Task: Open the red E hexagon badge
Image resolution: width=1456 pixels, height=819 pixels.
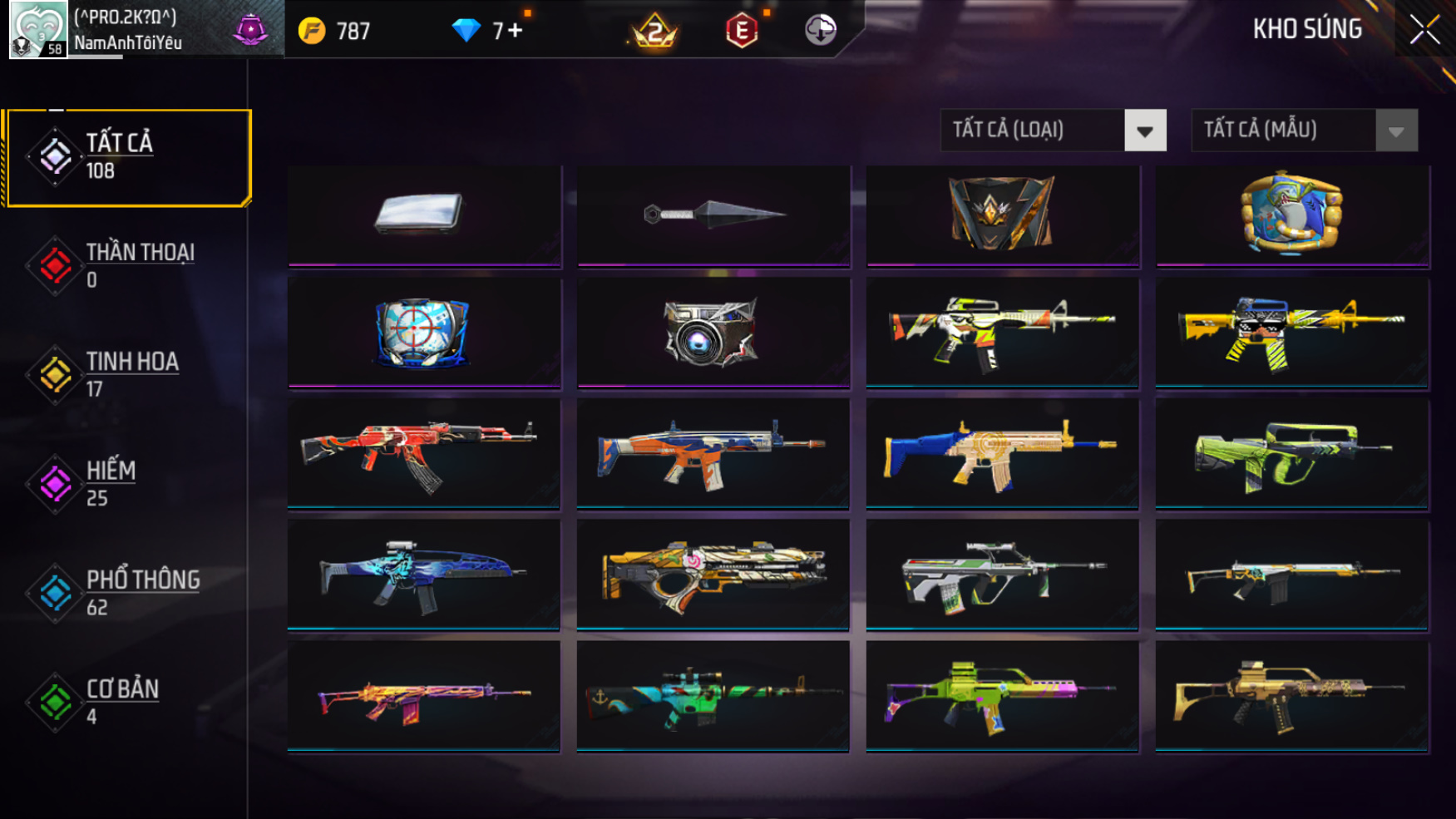Action: point(741,32)
